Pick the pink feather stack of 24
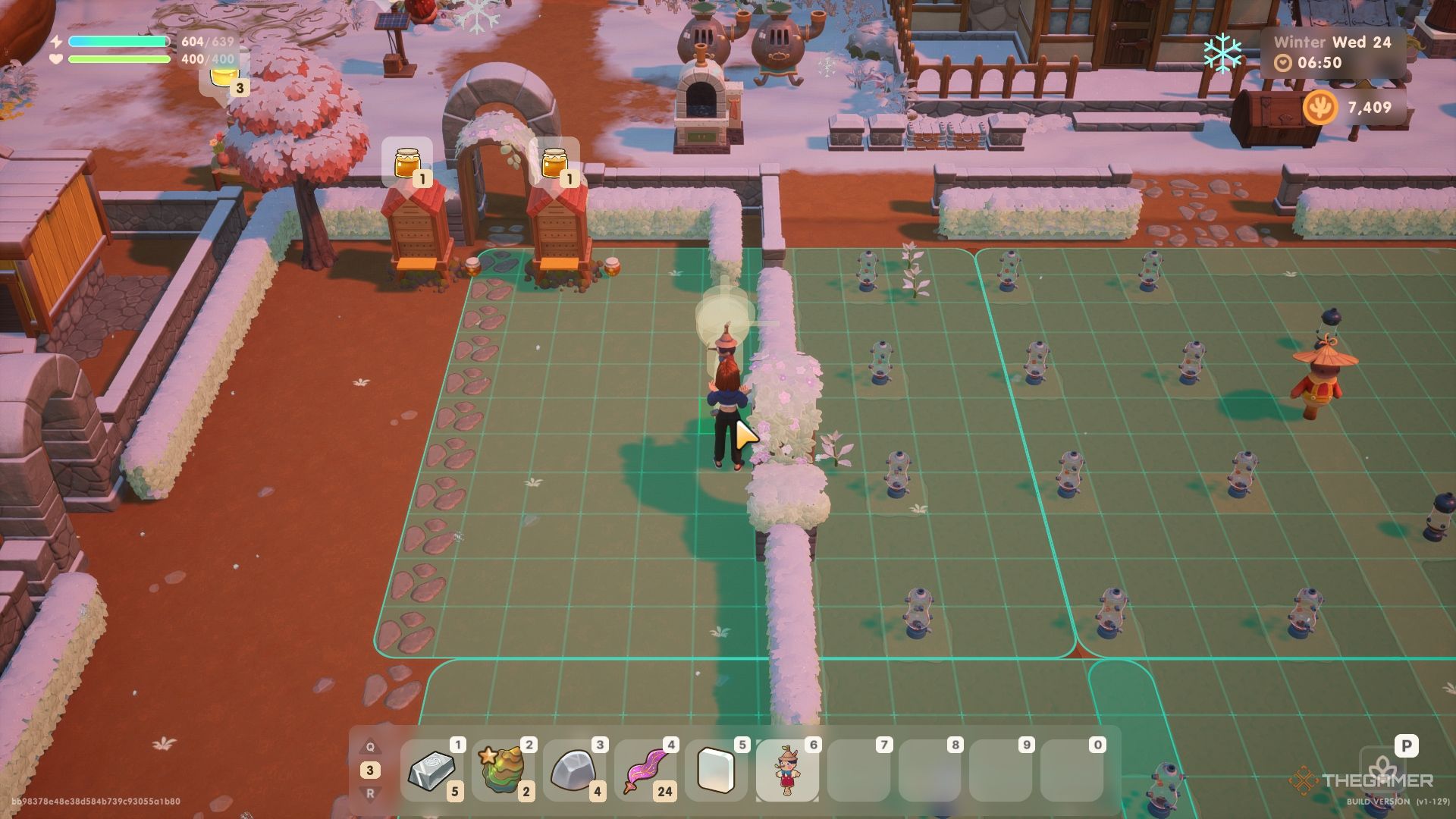 tap(645, 770)
